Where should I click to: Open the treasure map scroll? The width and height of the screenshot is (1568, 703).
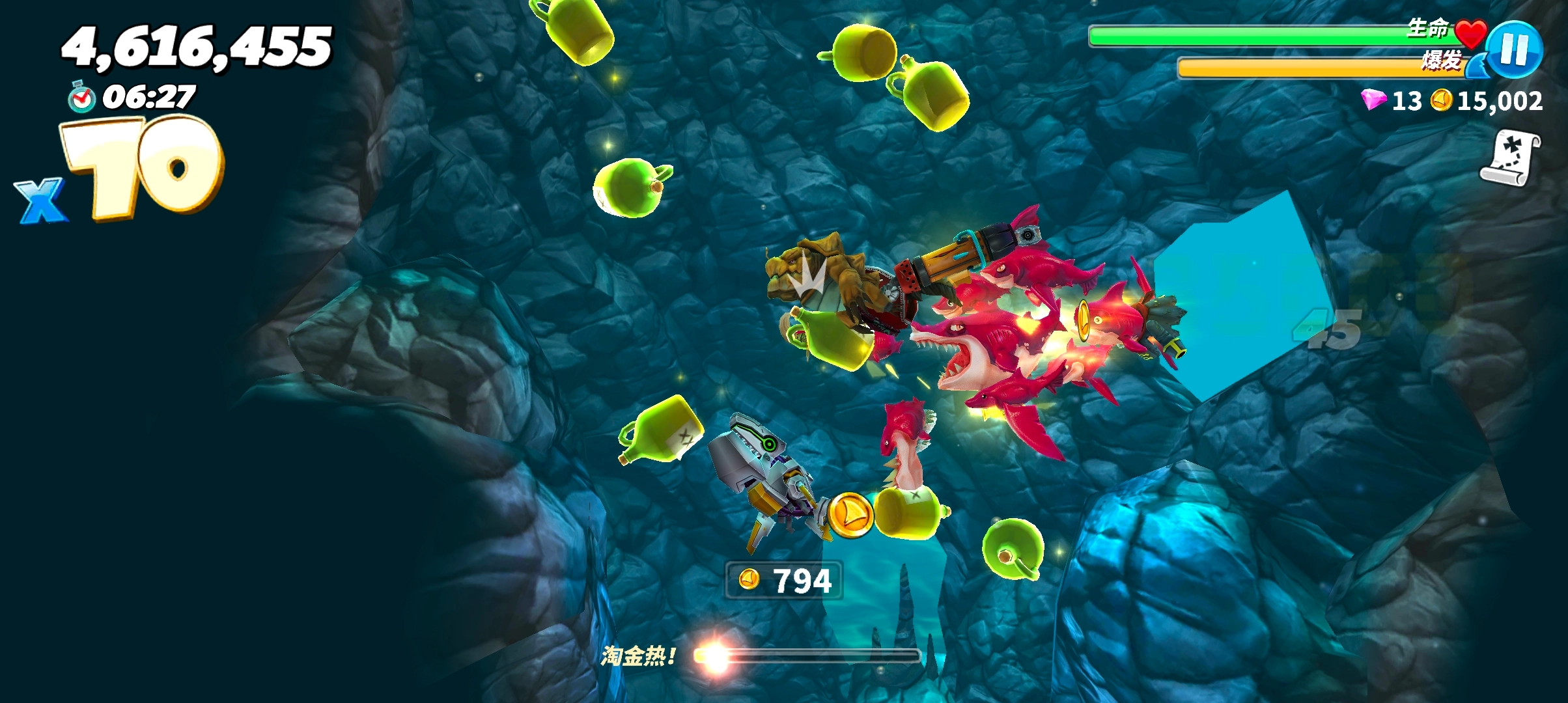click(1511, 158)
